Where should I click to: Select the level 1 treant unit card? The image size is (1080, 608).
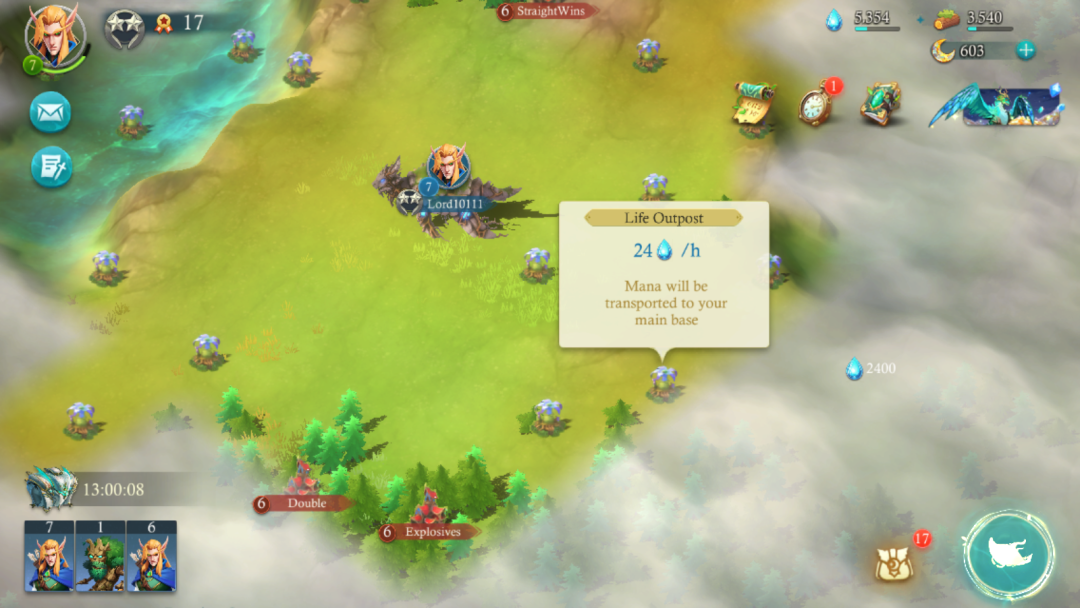(101, 556)
